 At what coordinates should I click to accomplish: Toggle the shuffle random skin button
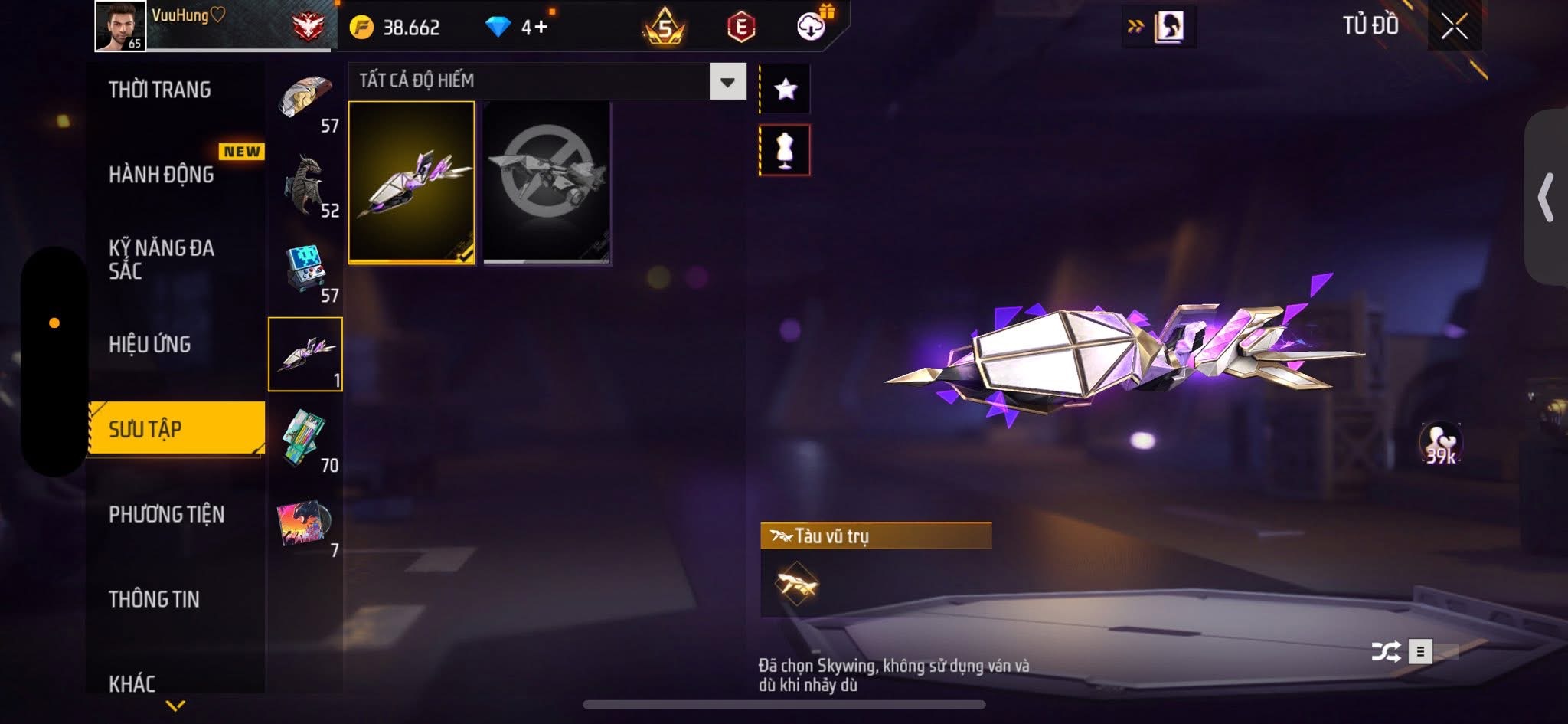coord(1386,652)
